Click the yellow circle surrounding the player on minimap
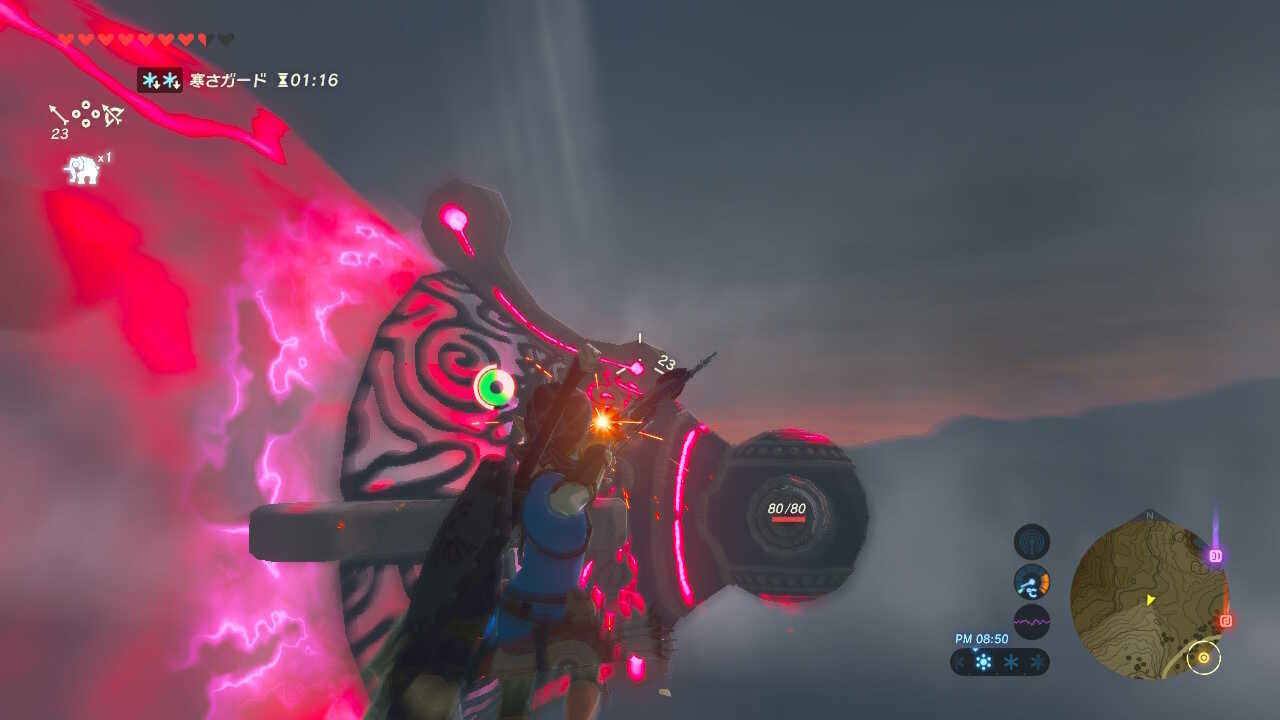Screen dimensions: 1280x720 point(1205,658)
